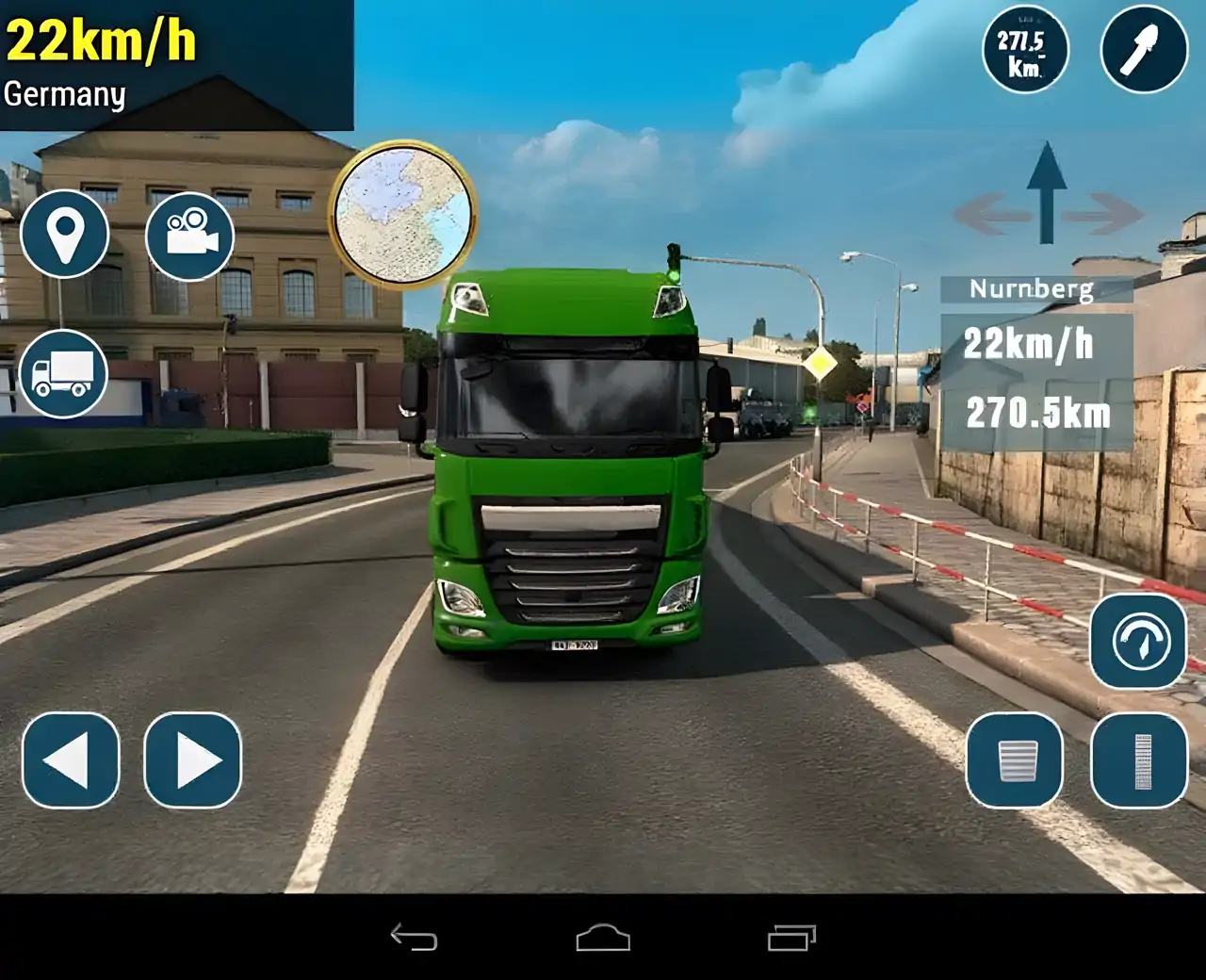Steer left with the left arrow button
Screen dimensions: 1206x980
[71, 760]
